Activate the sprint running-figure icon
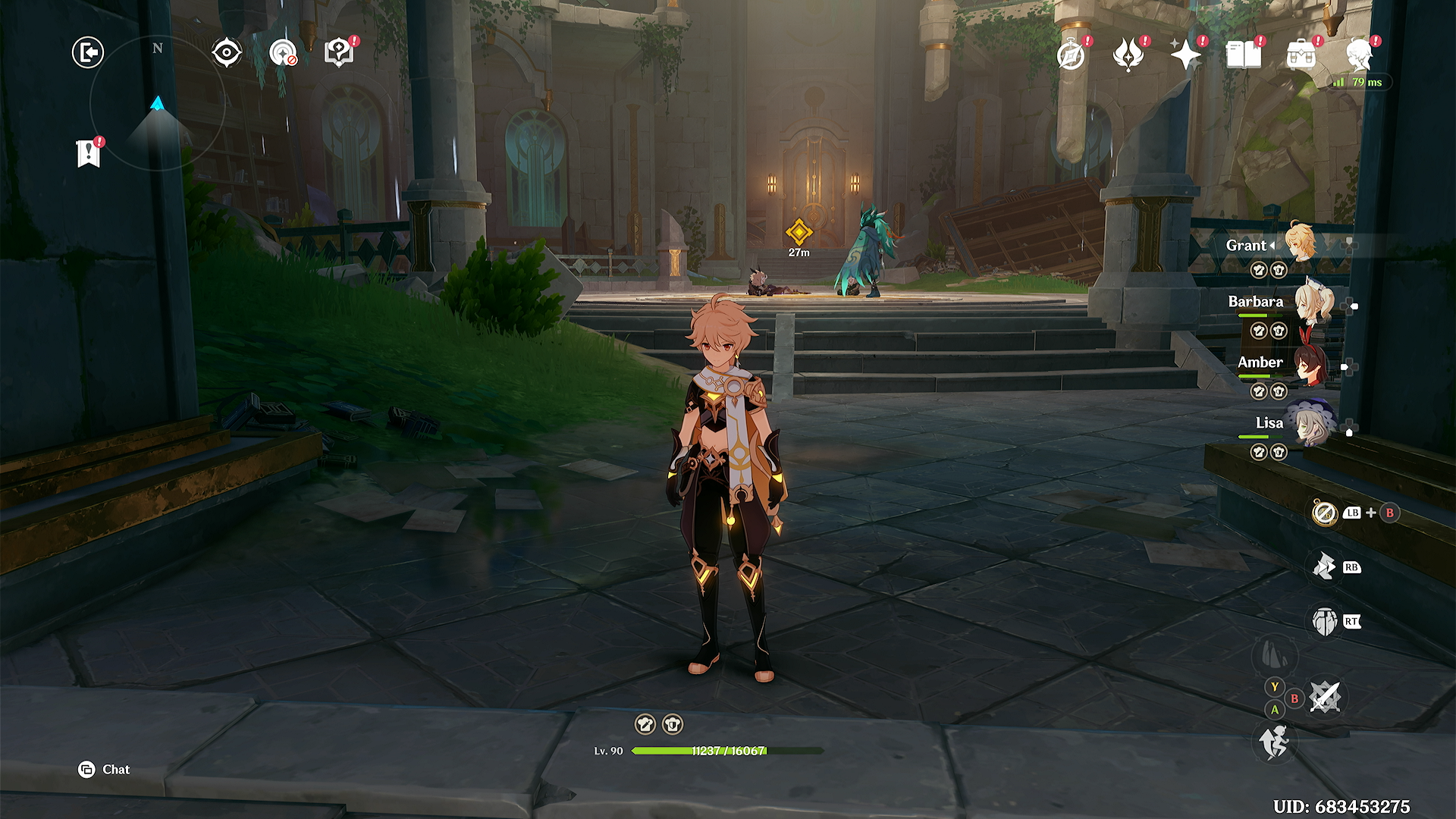 pyautogui.click(x=1274, y=741)
